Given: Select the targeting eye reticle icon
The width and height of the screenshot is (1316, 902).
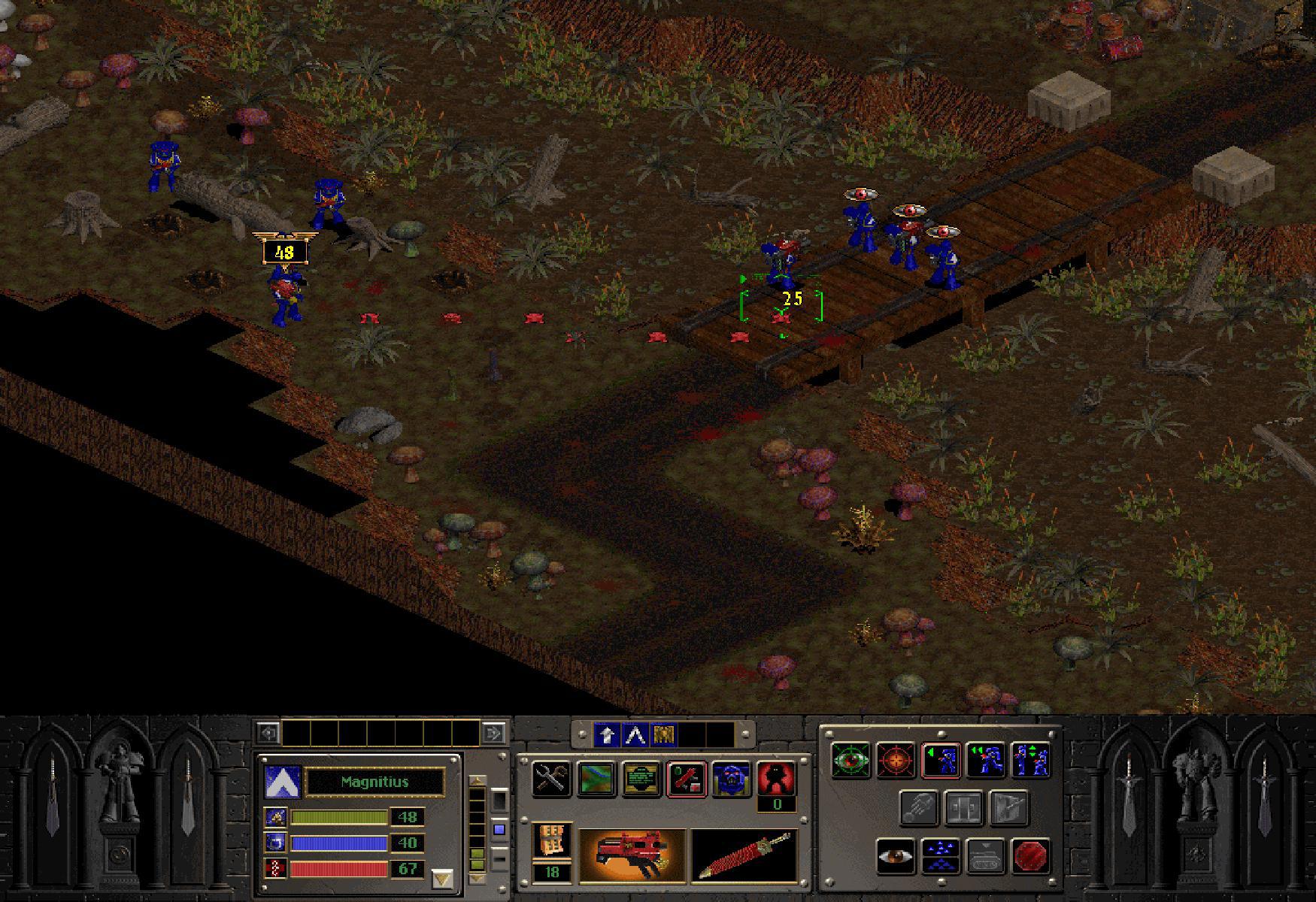Looking at the screenshot, I should click(x=851, y=760).
